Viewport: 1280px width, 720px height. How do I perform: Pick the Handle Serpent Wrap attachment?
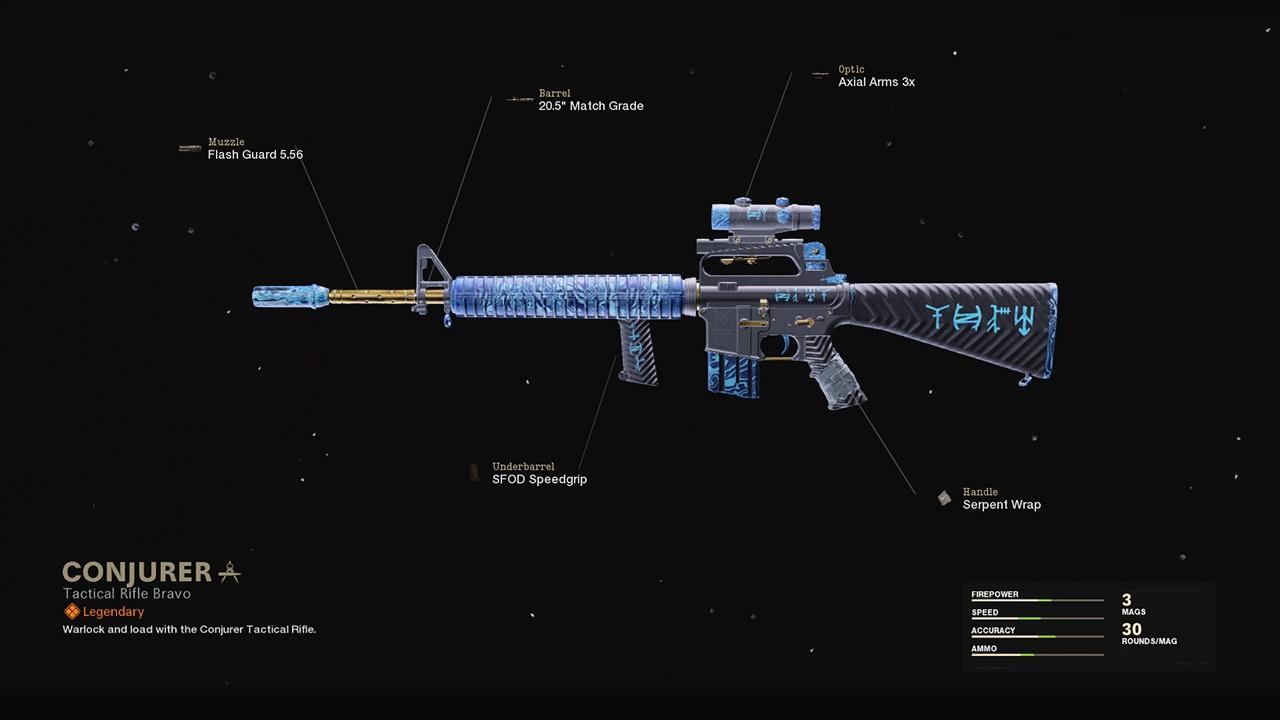[x=1001, y=504]
